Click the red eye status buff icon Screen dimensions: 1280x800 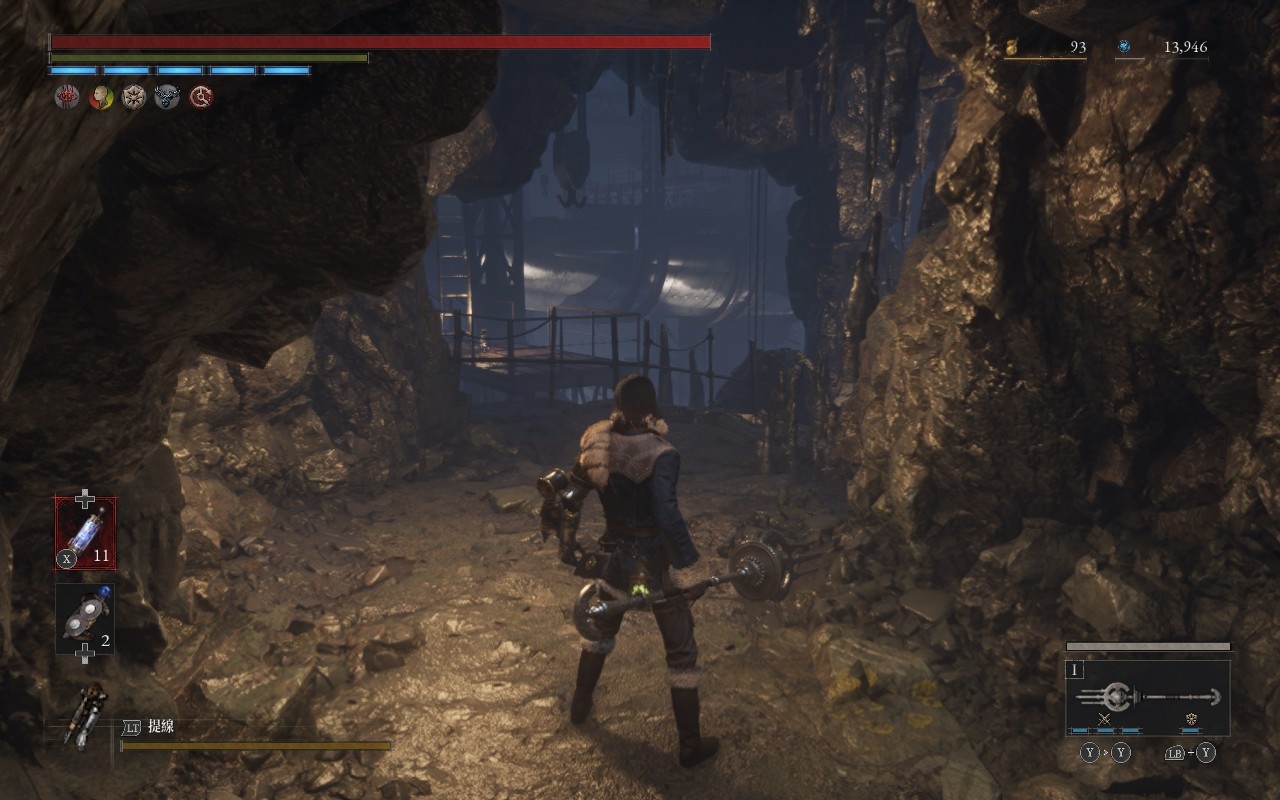pyautogui.click(x=66, y=97)
